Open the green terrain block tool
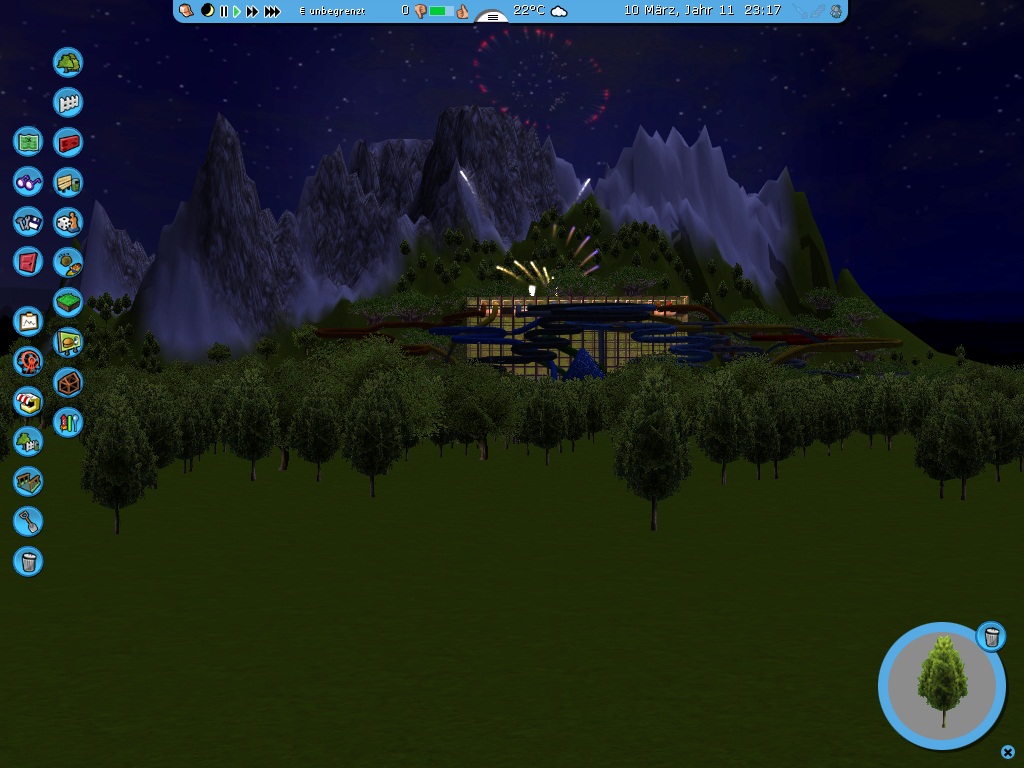 pos(68,302)
